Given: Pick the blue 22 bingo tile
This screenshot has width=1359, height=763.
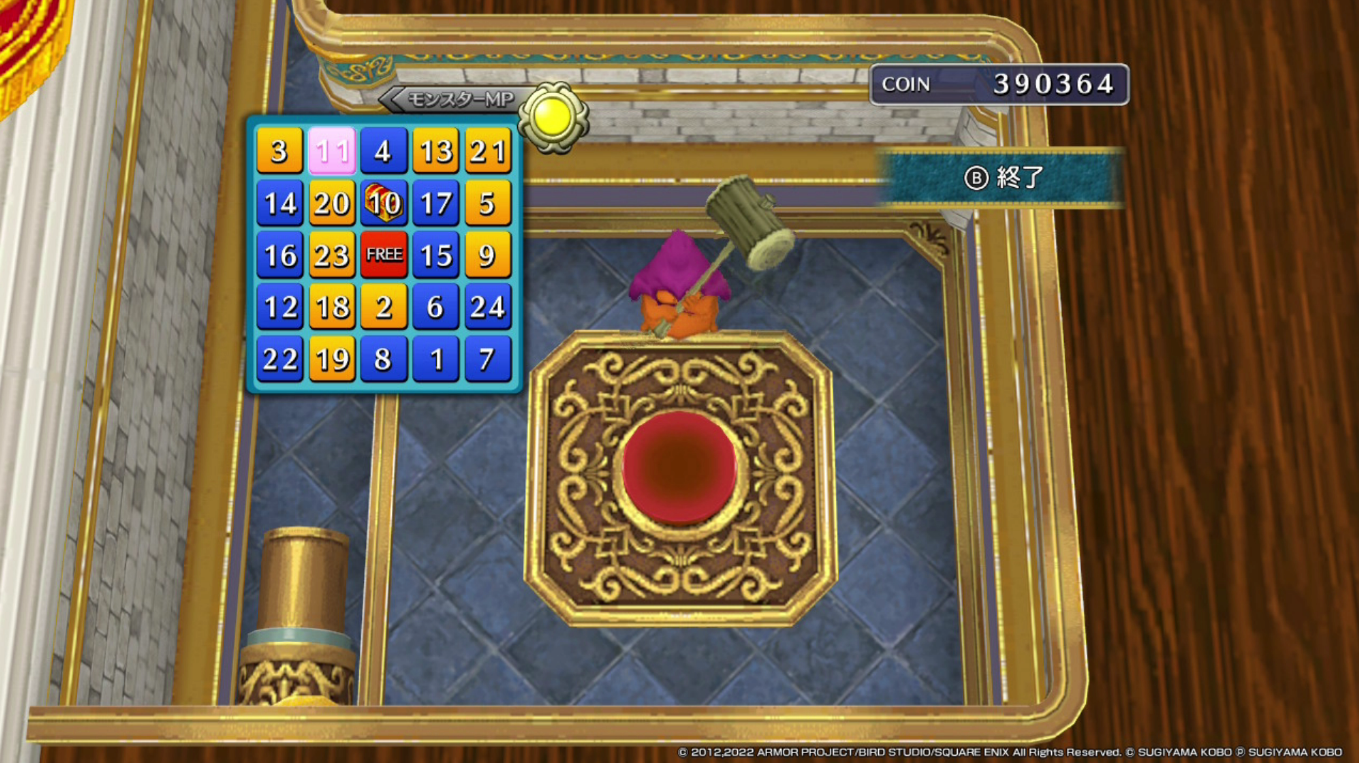Looking at the screenshot, I should tap(279, 359).
